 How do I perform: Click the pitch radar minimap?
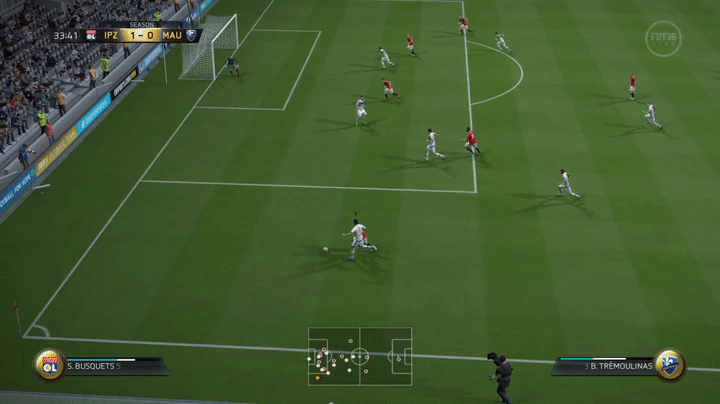[x=359, y=356]
